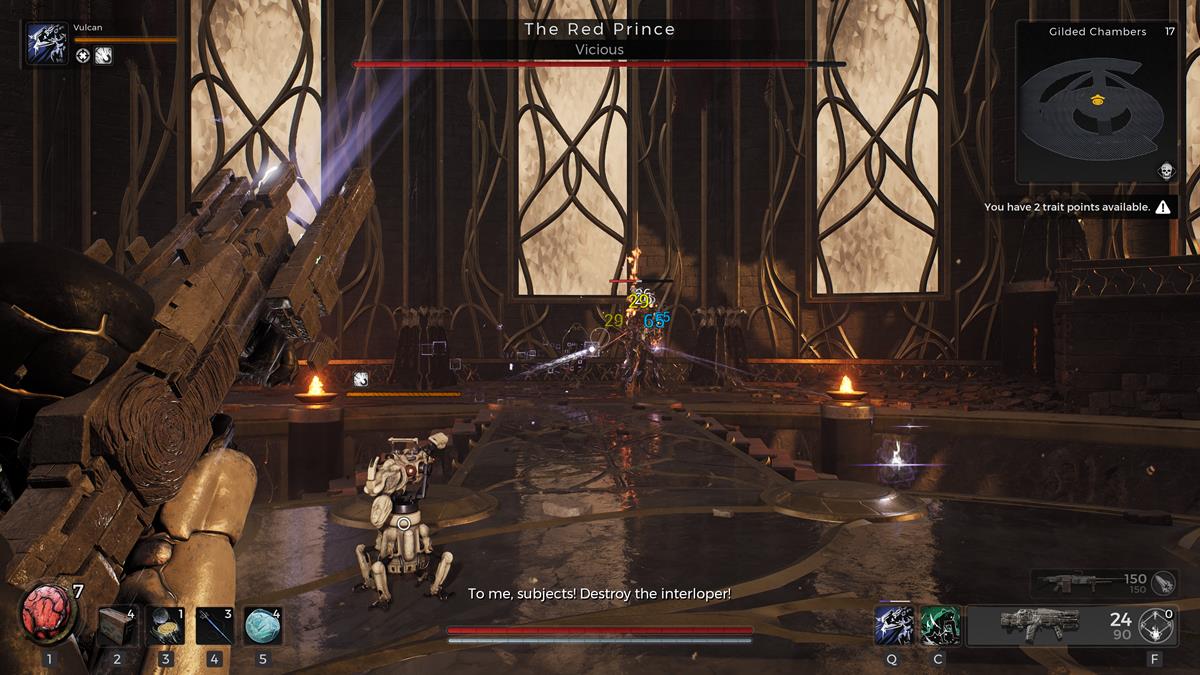
Task: Click the Vulcan turret portrait
Action: (48, 45)
